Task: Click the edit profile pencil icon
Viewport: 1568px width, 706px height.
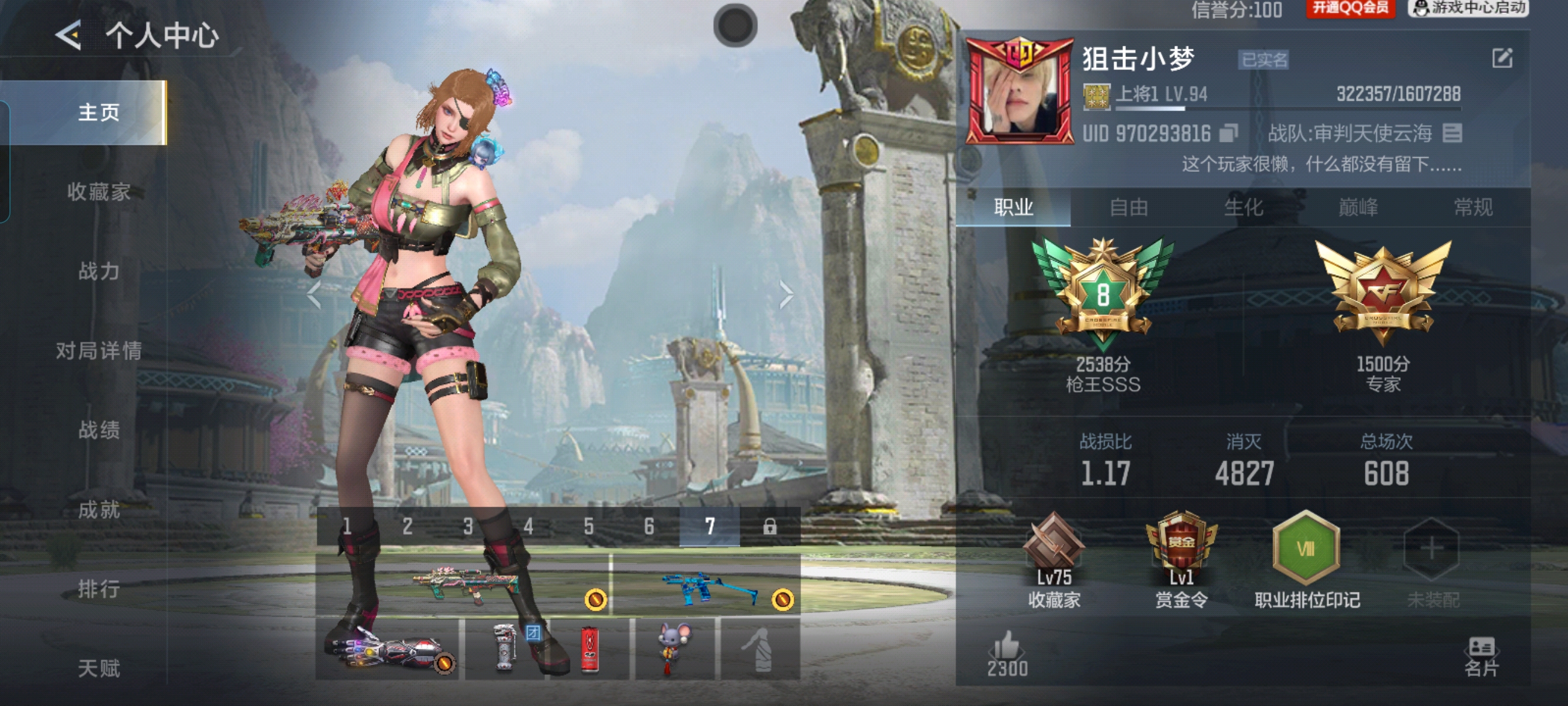Action: click(1501, 58)
